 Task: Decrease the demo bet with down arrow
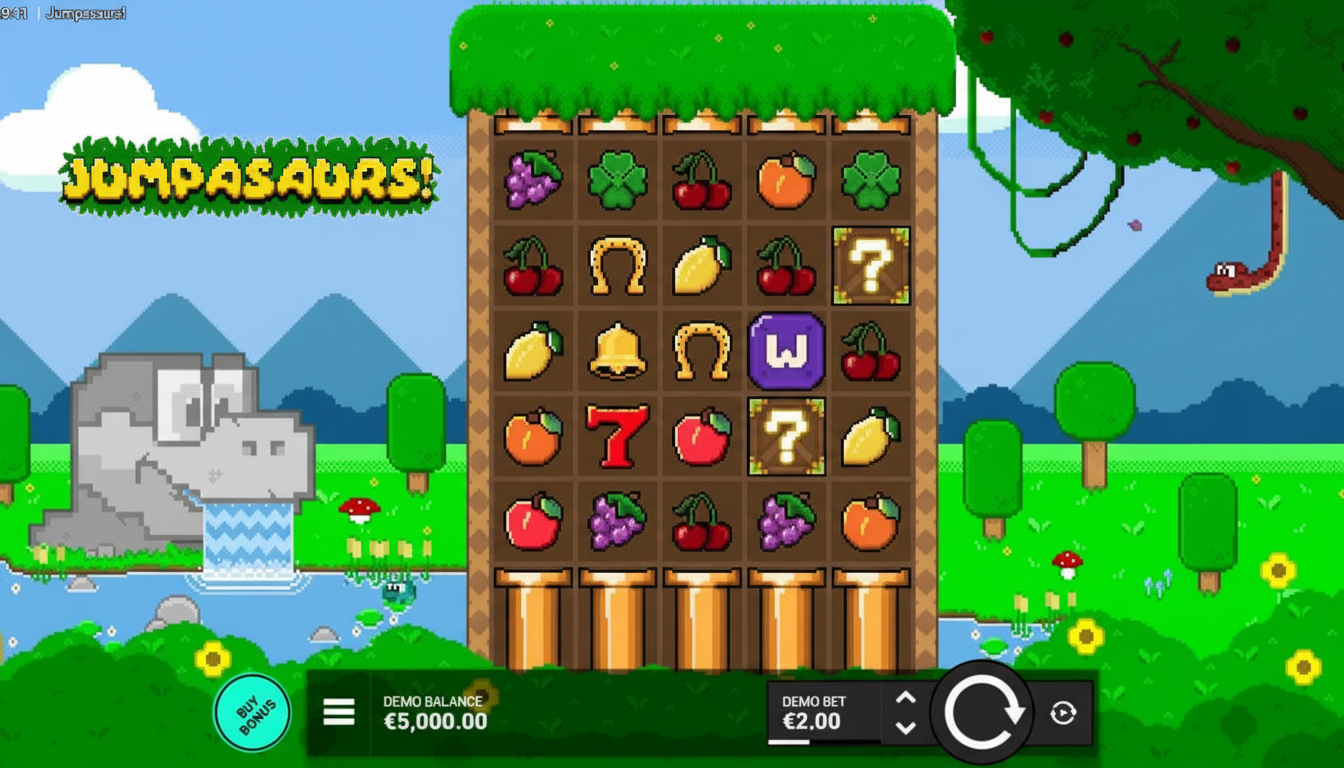(905, 727)
